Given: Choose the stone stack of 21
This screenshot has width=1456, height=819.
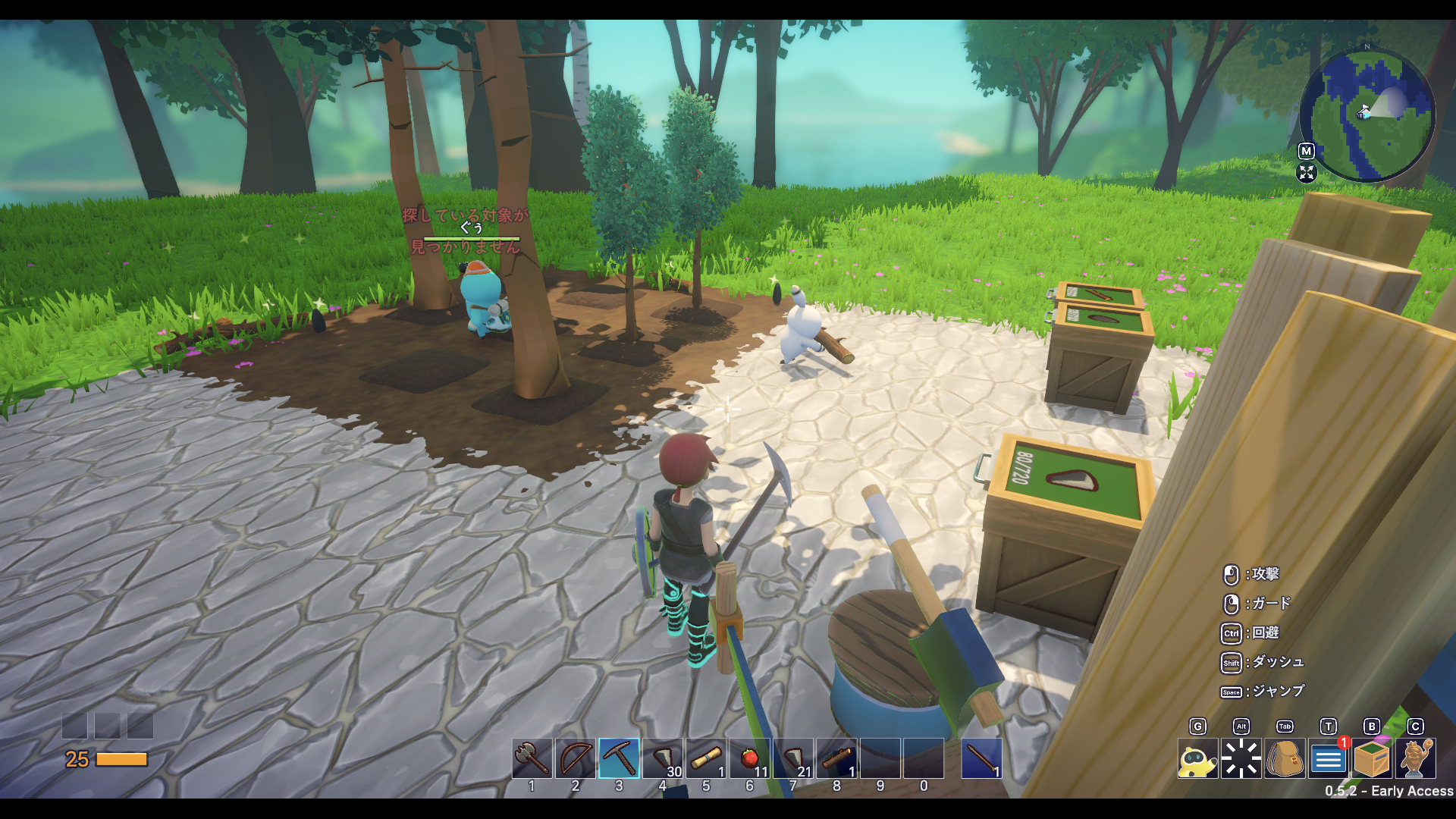Looking at the screenshot, I should [793, 758].
